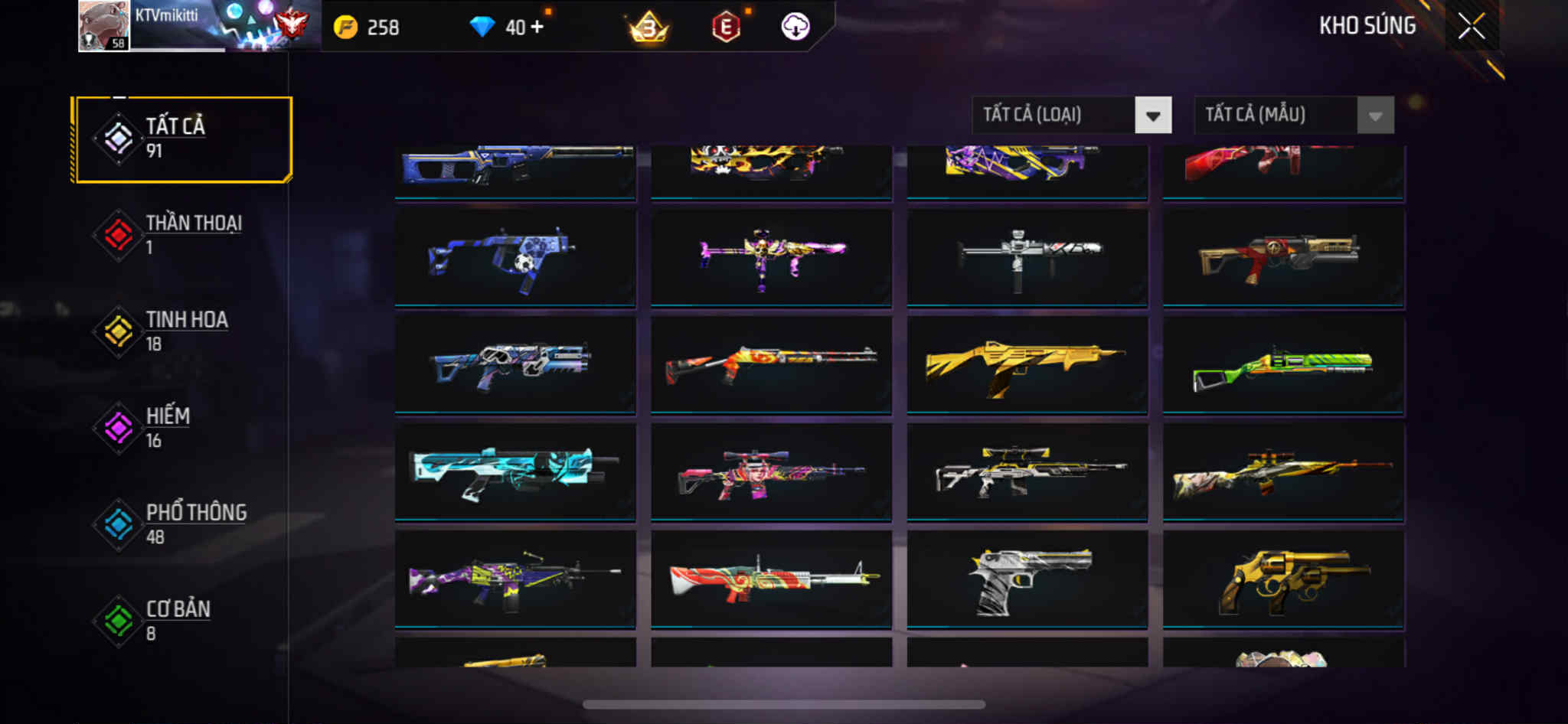Select the Thần Thoại rarity tab
Viewport: 1568px width, 724px height.
tap(182, 235)
